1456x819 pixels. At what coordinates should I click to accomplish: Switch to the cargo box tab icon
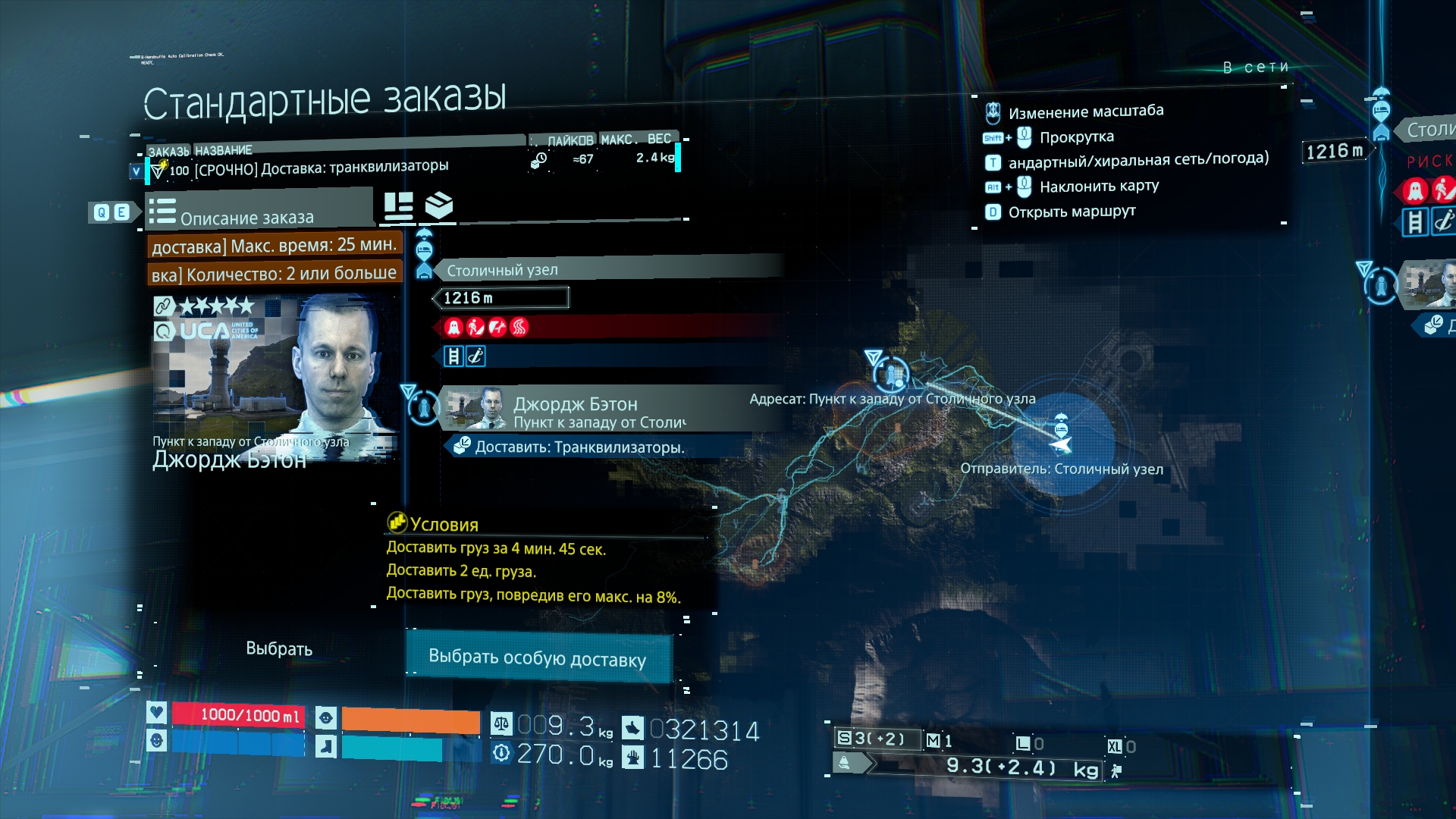coord(439,206)
